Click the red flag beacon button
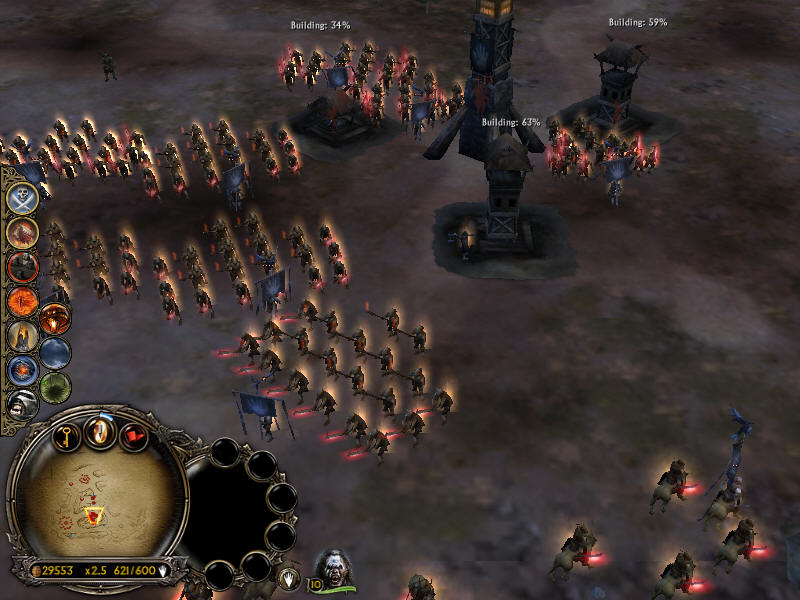 tap(134, 437)
